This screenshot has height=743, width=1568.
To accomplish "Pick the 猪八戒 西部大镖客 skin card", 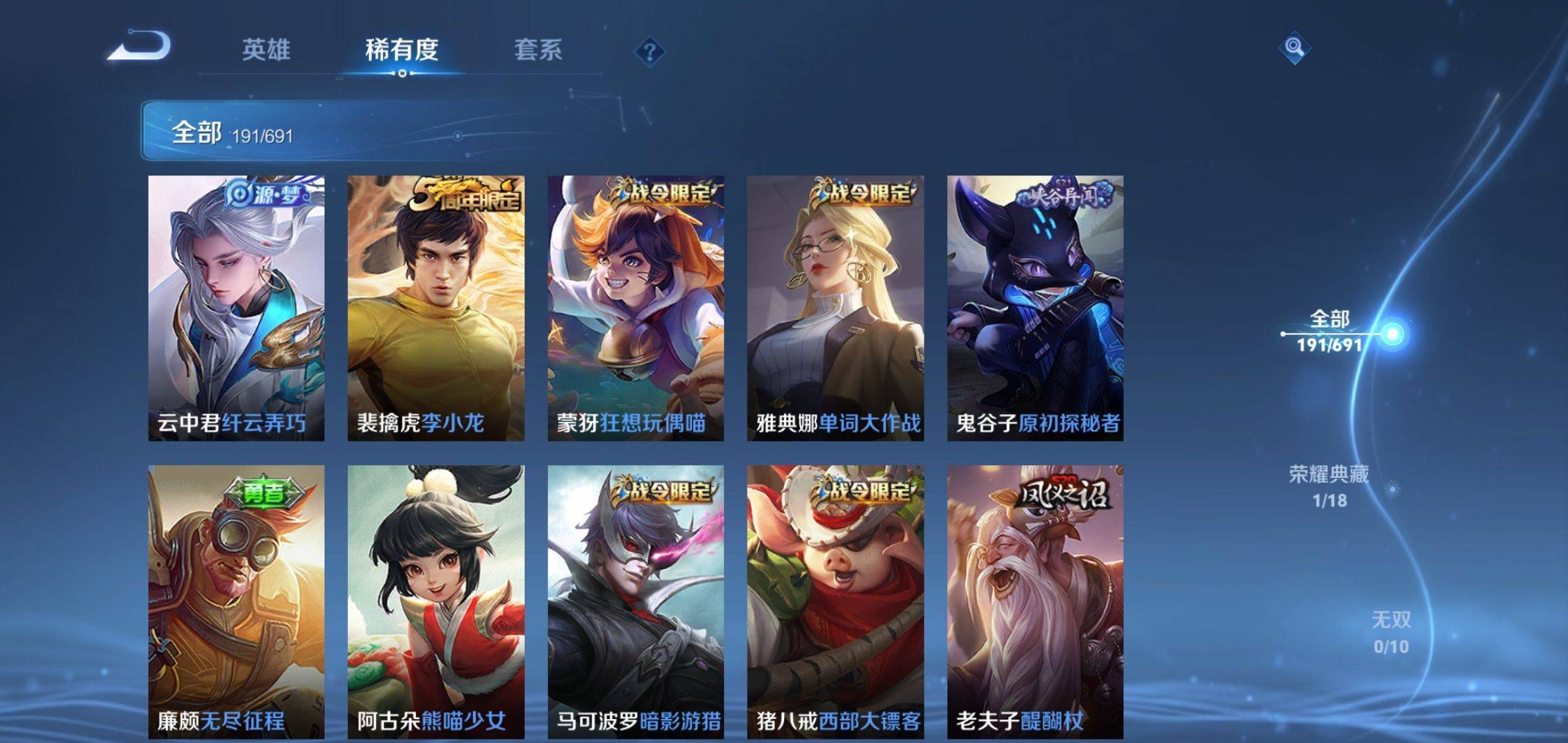I will click(835, 601).
